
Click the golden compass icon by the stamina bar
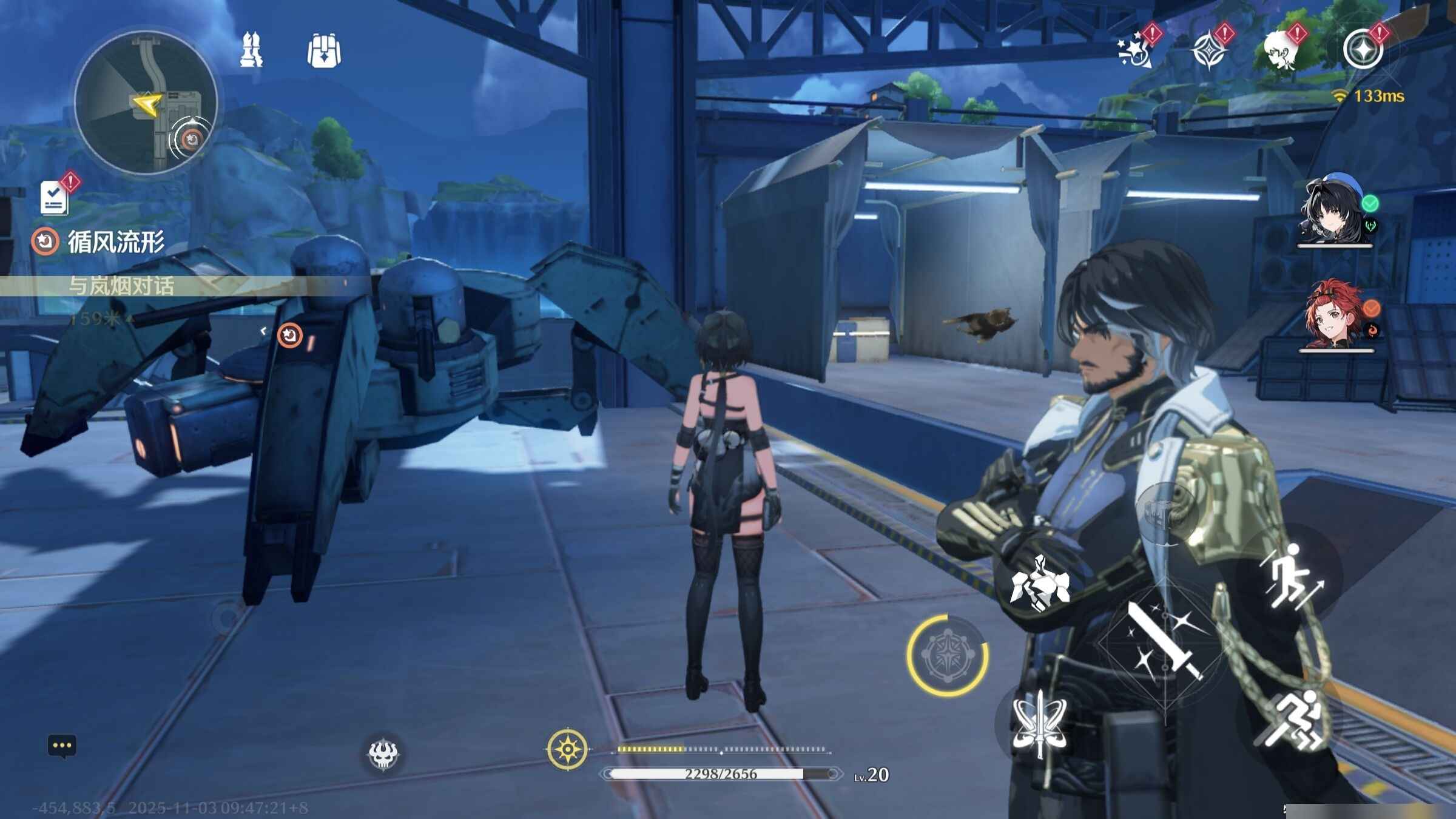pyautogui.click(x=567, y=750)
